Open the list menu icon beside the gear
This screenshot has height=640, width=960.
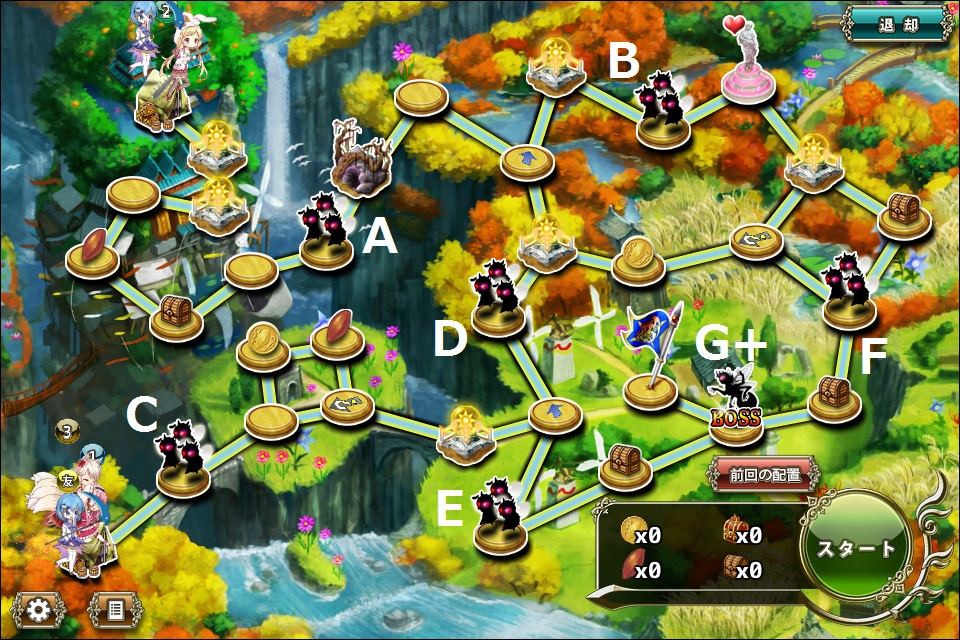114,609
